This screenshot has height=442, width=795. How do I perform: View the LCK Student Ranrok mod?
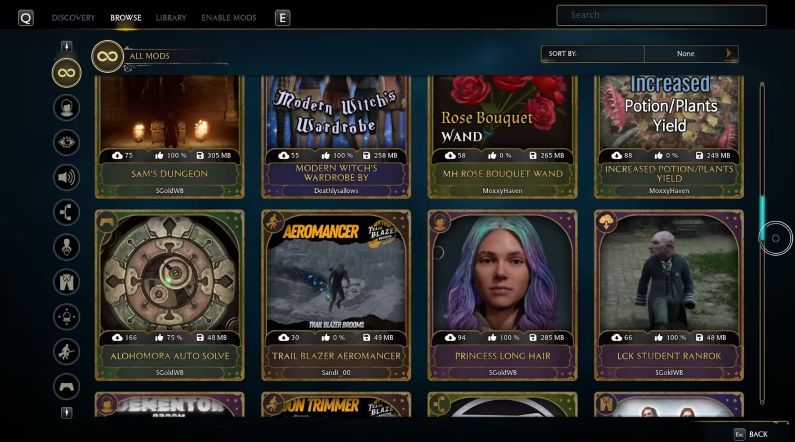pos(669,295)
